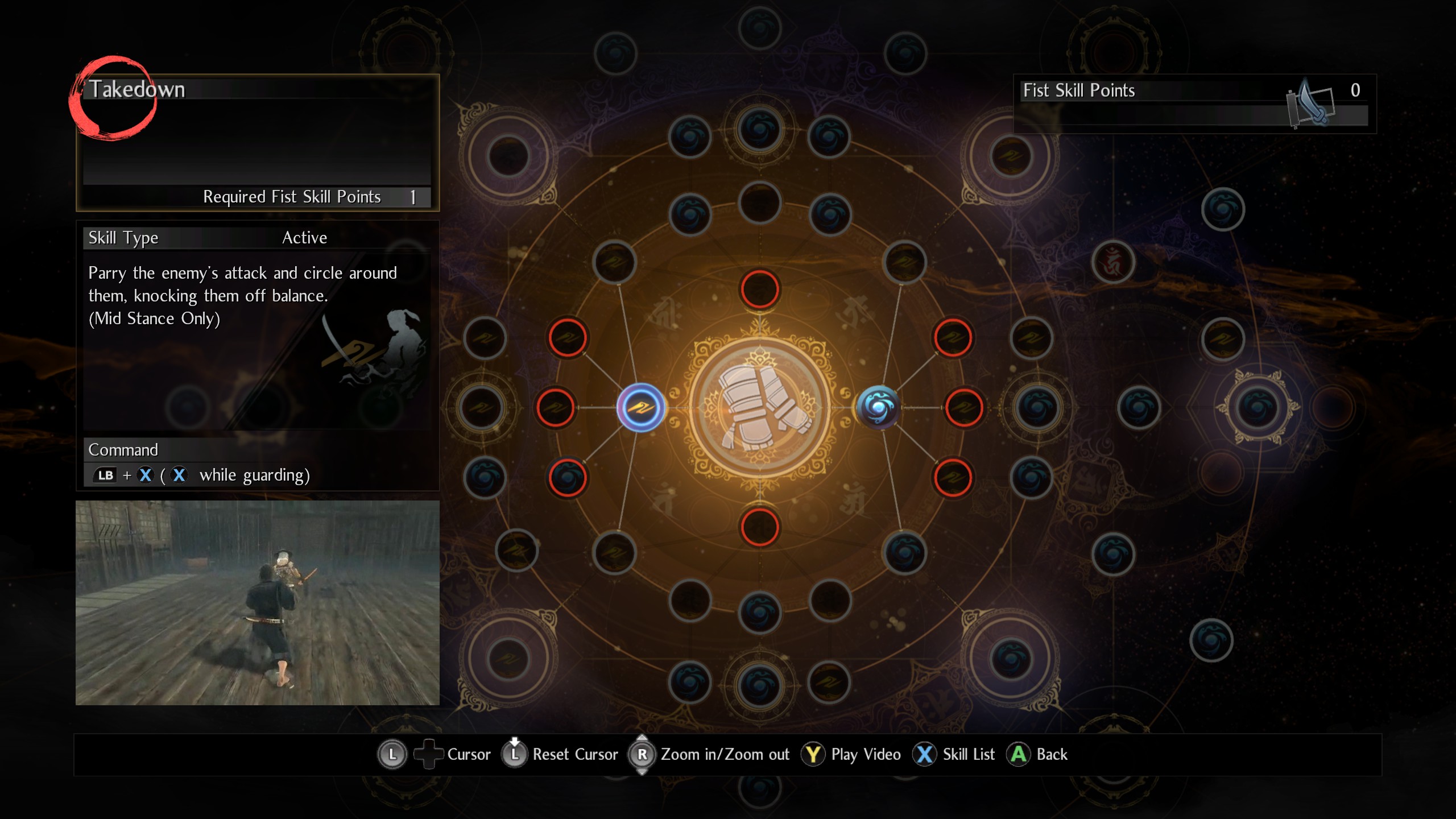Screen dimensions: 1456x819
Task: Open the Takedown skill preview video
Action: point(257,603)
